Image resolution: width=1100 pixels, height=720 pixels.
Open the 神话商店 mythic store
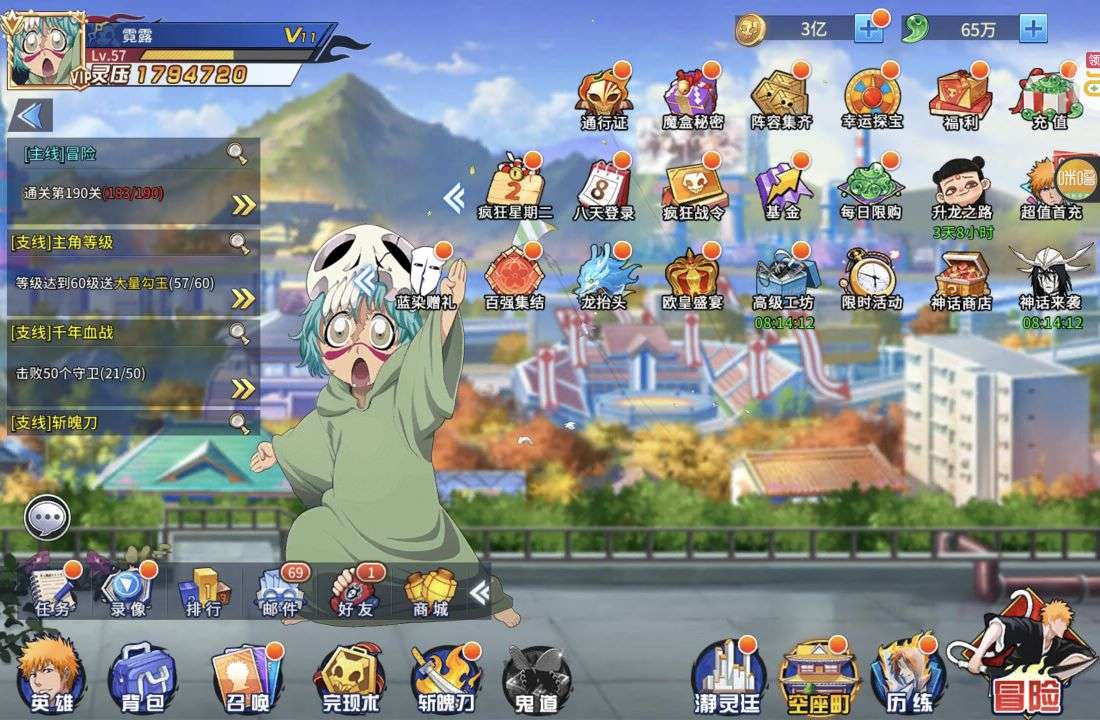coord(960,278)
